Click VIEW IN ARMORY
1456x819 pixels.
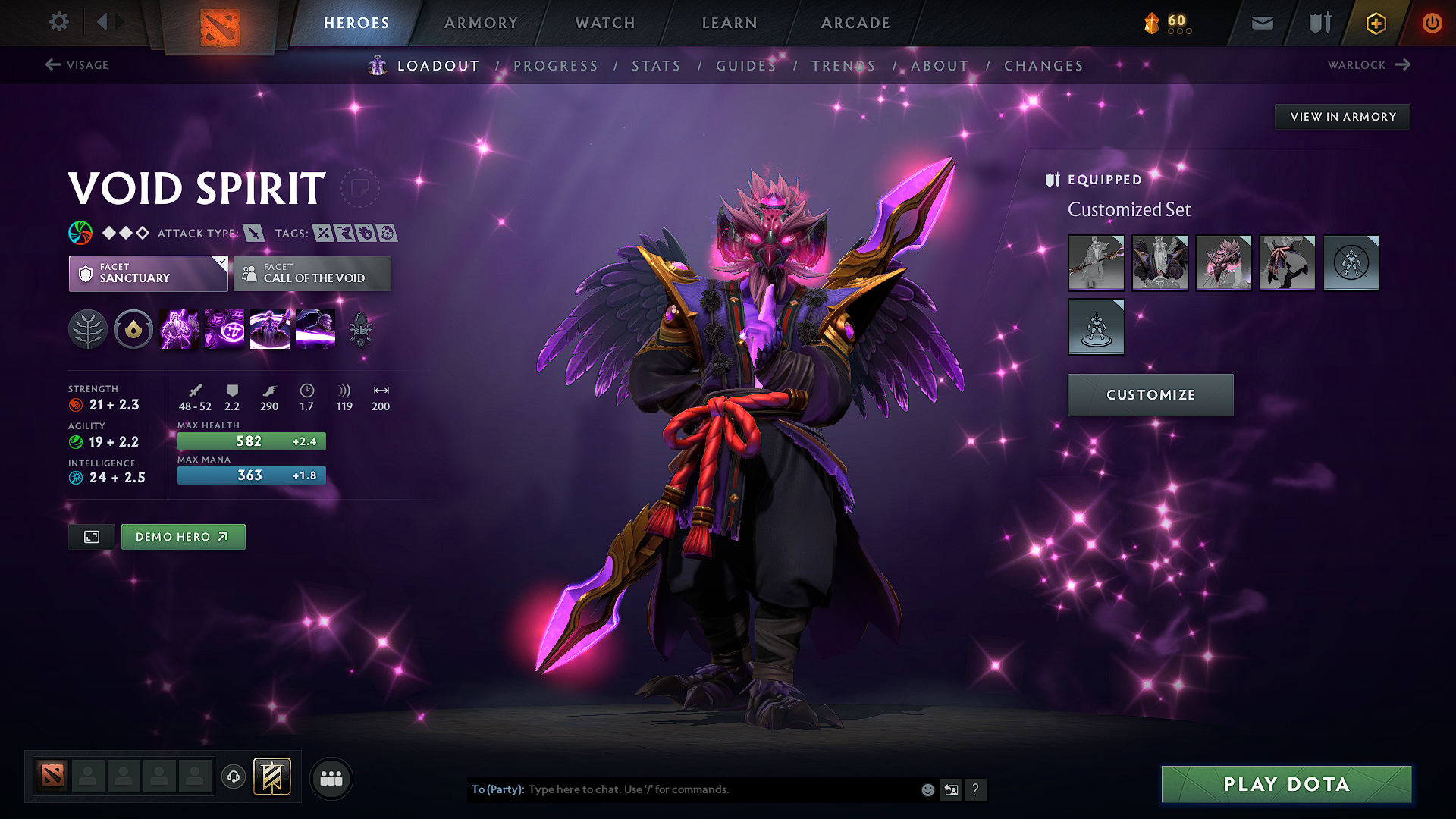point(1342,116)
